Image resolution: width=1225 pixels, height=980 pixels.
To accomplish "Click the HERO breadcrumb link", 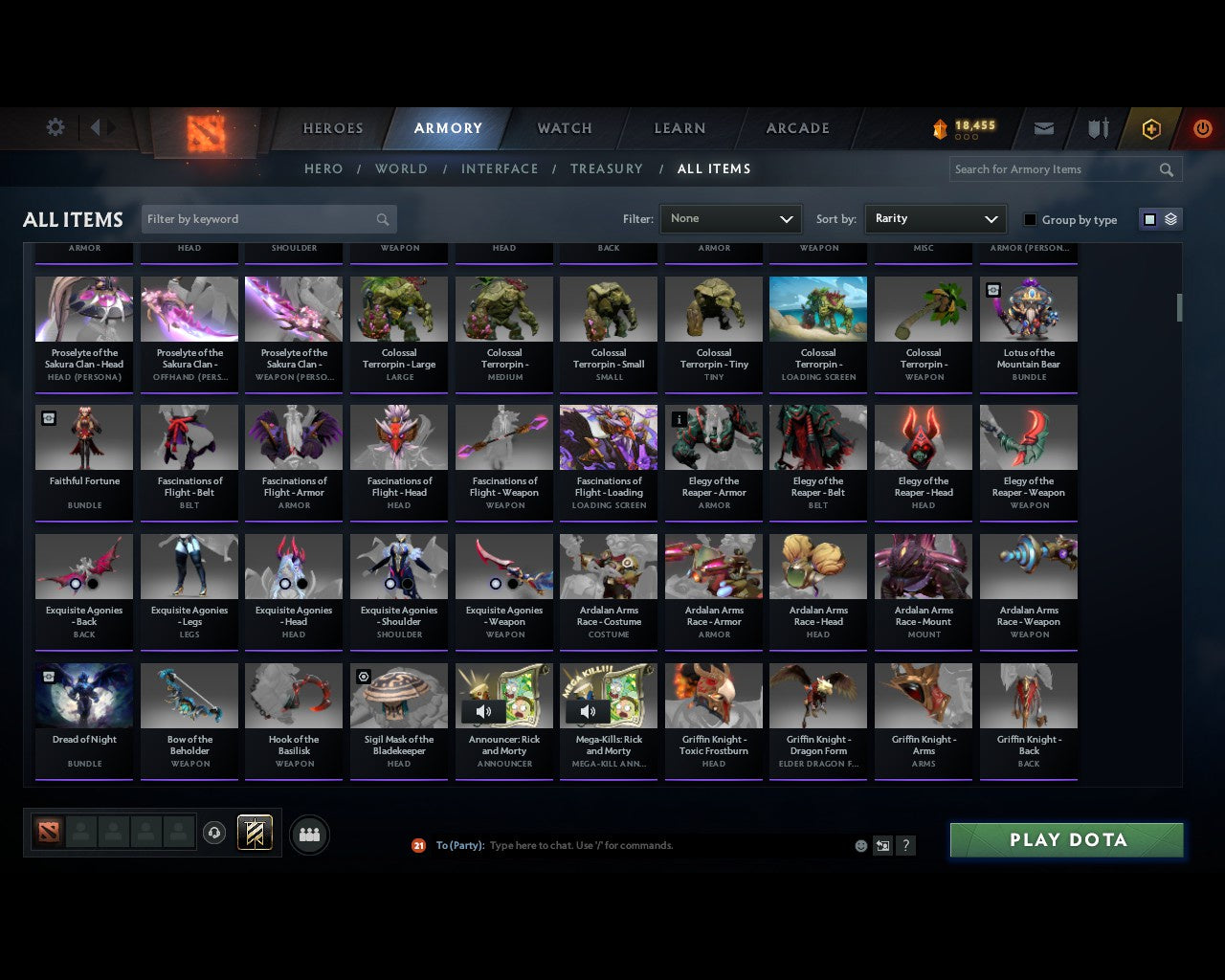I will point(323,168).
